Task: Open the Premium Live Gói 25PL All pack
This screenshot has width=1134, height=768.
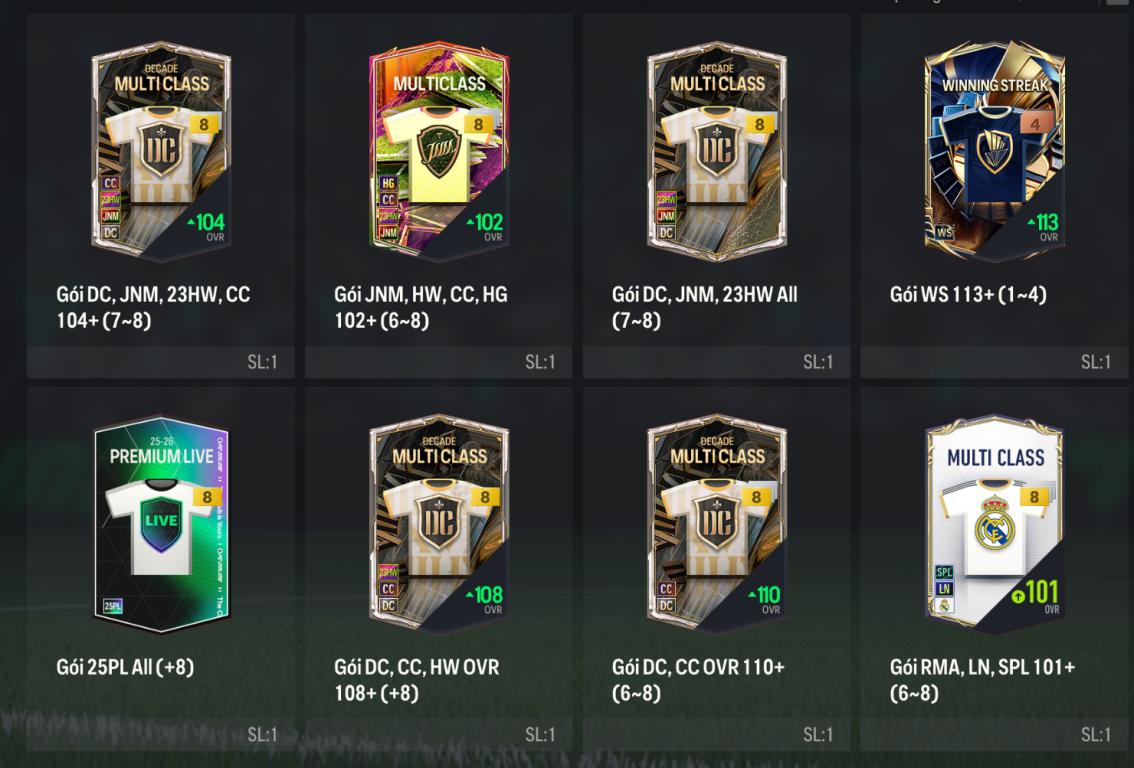Action: (x=161, y=524)
